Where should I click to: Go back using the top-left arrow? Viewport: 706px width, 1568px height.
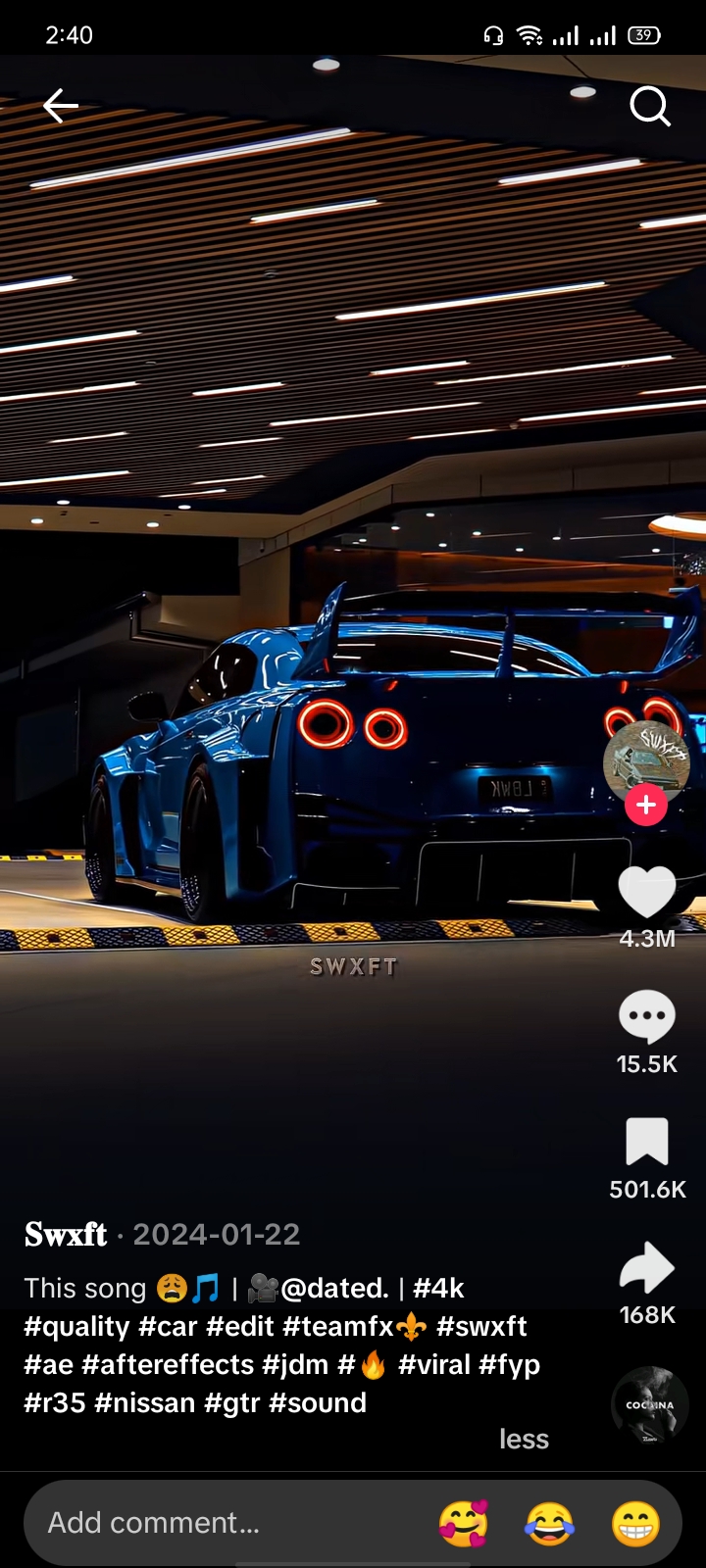pyautogui.click(x=60, y=106)
